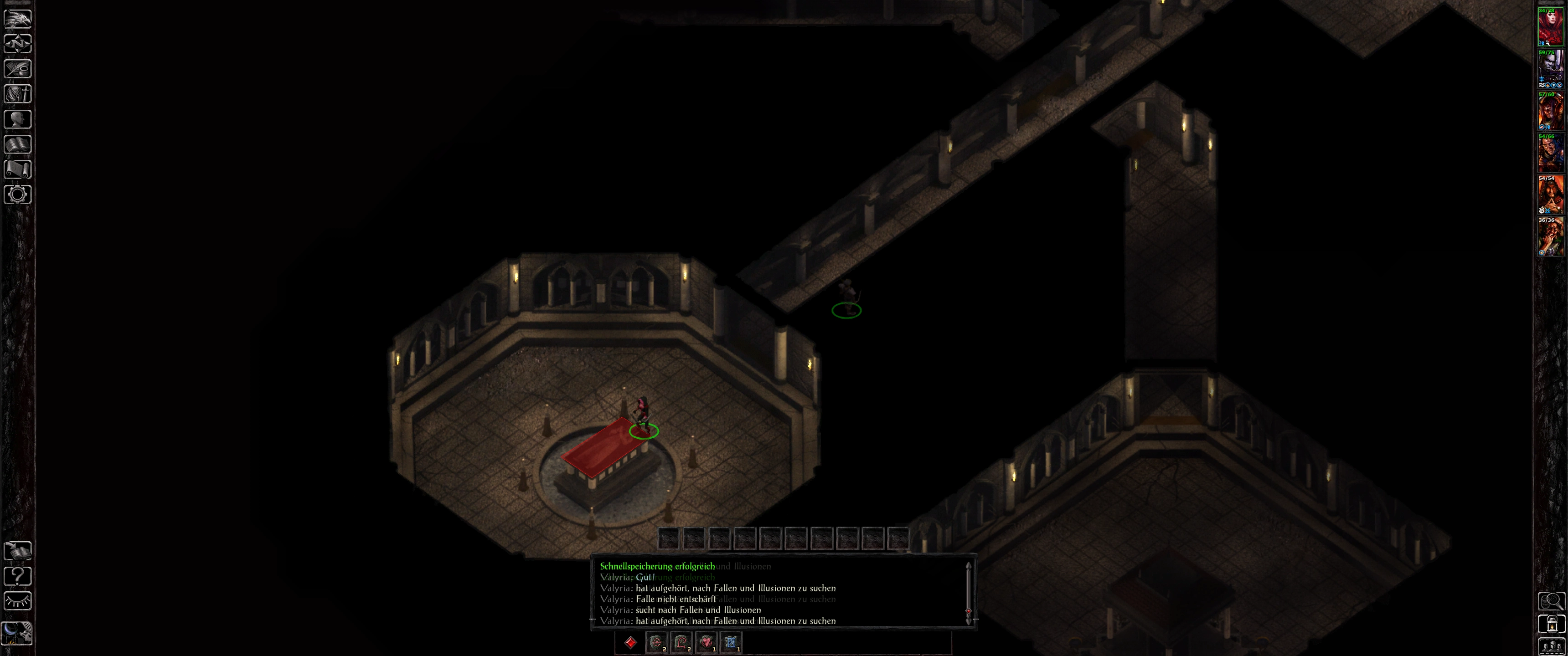Toggle the closed eye interface button

point(18,601)
